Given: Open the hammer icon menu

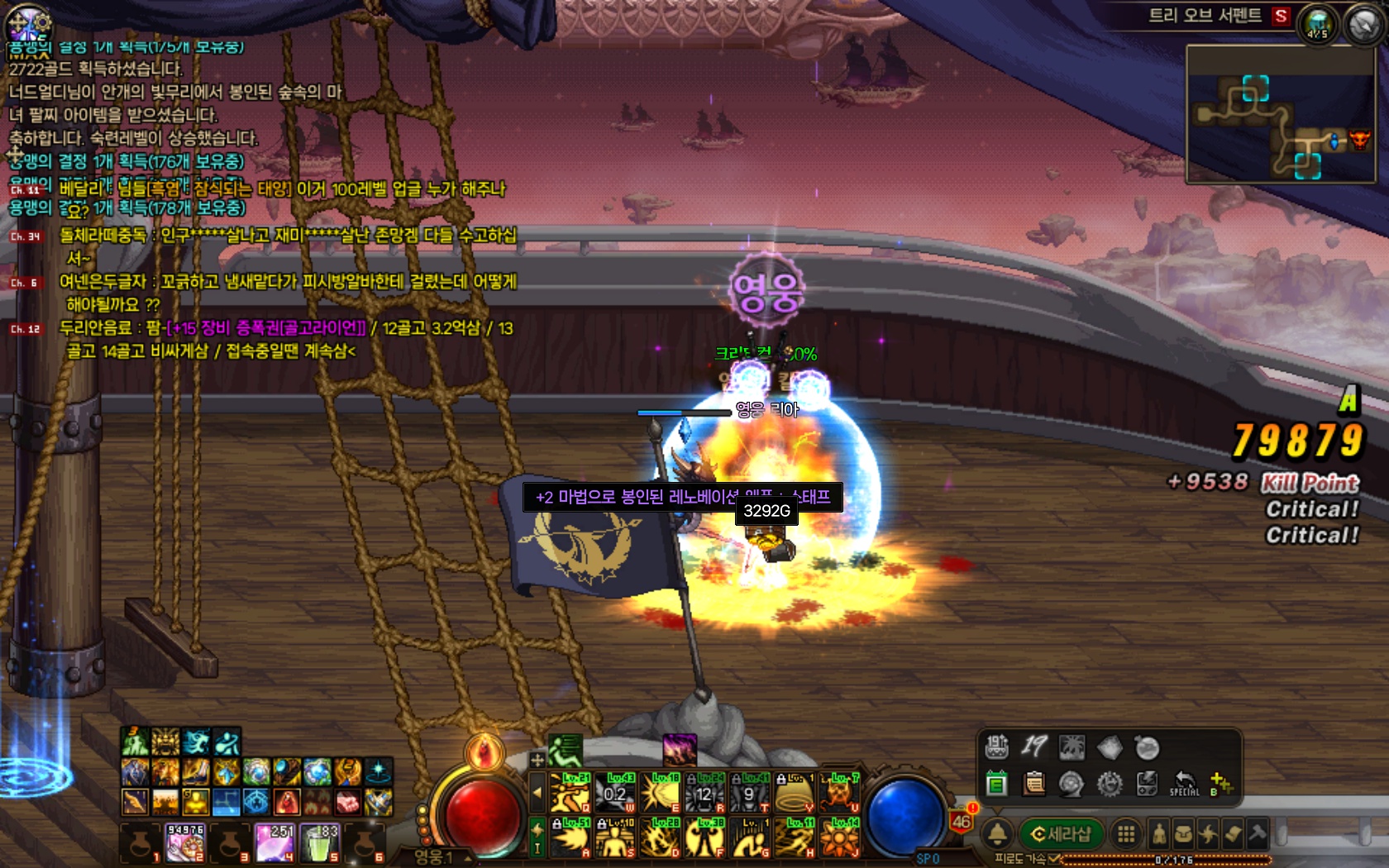Looking at the screenshot, I should (x=1257, y=832).
